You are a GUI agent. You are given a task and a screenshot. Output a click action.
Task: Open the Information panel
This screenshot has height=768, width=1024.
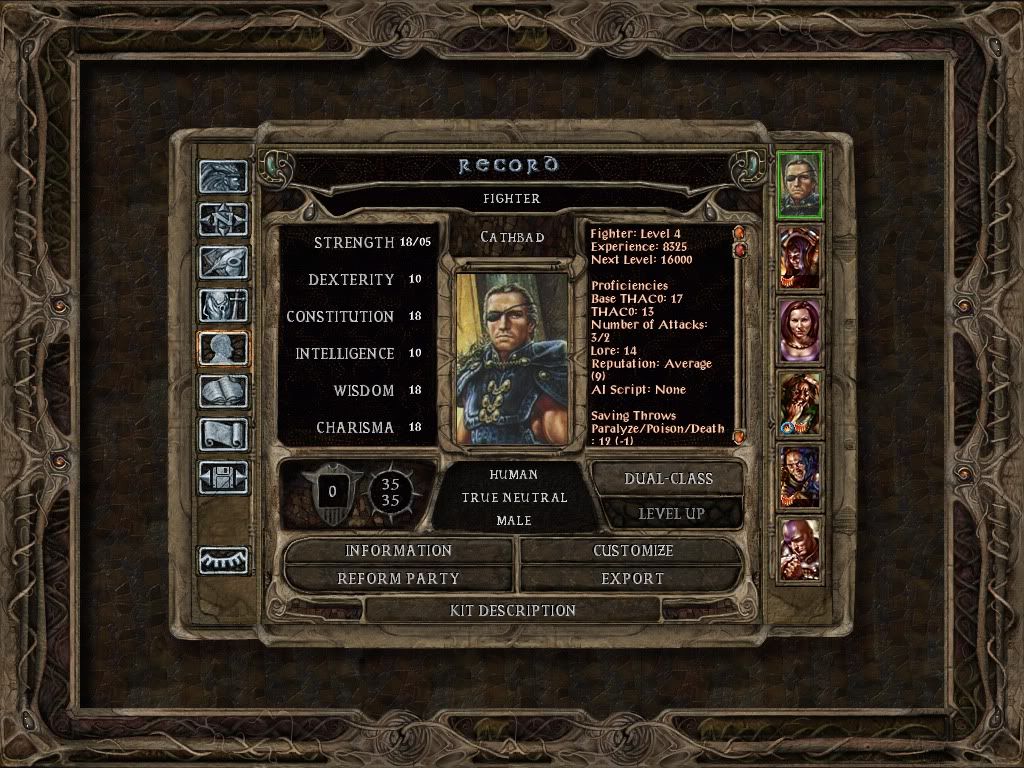[399, 551]
